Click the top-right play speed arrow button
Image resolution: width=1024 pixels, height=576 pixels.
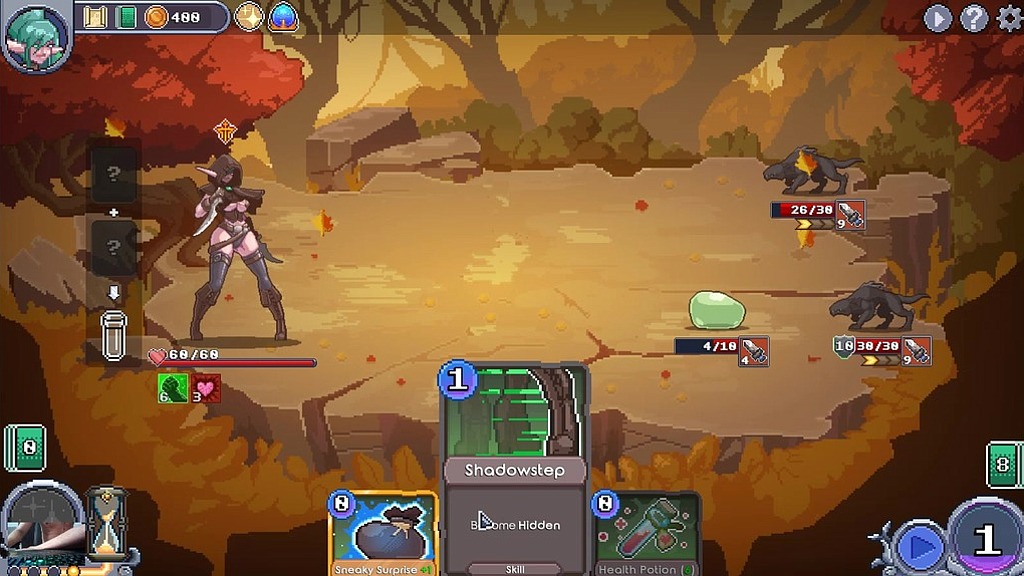click(938, 18)
